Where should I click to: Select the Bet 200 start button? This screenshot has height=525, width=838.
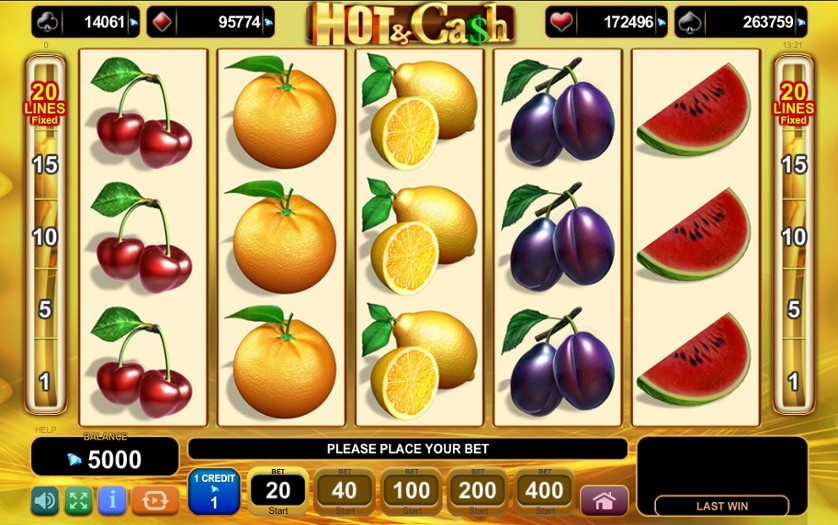coord(478,491)
